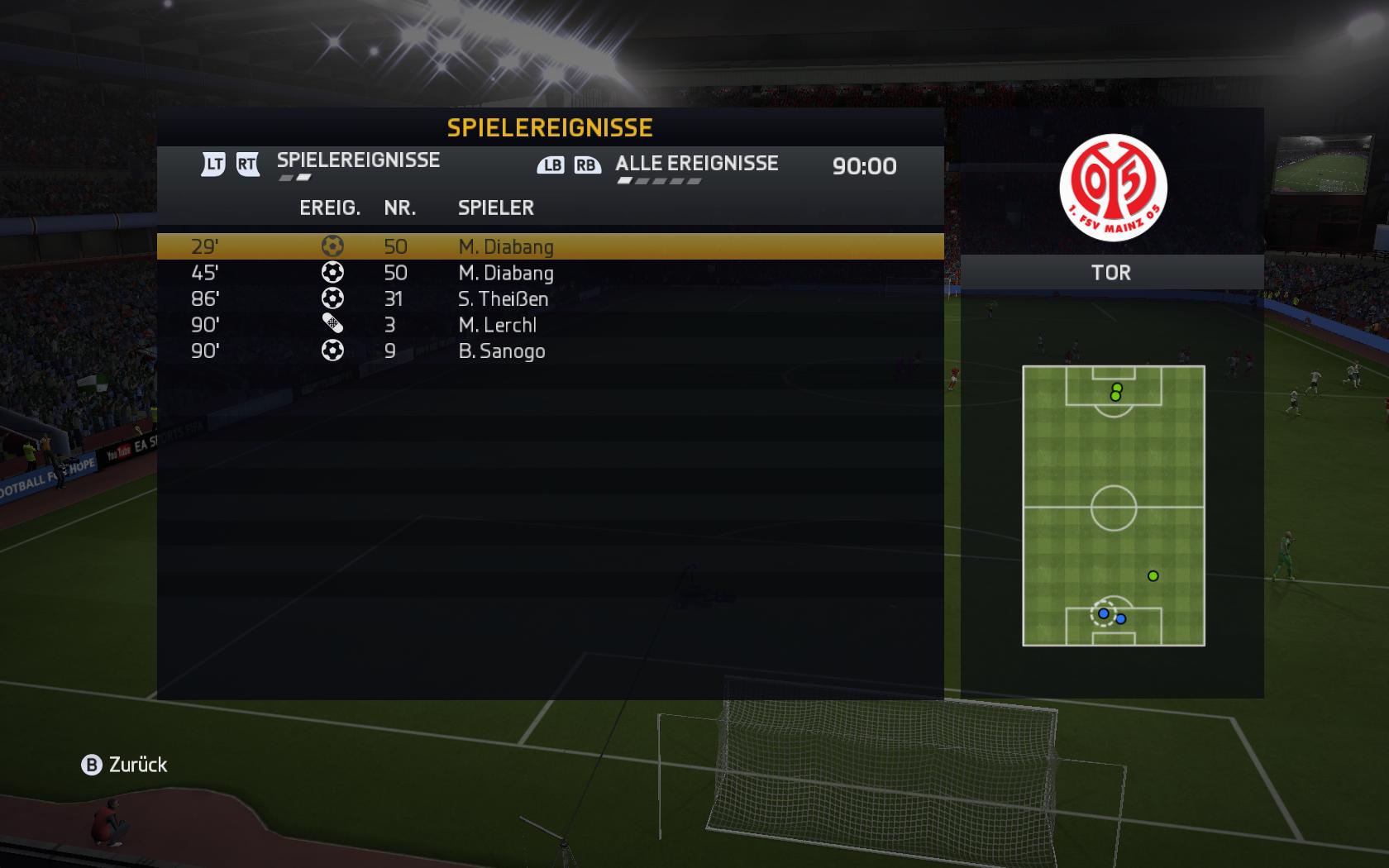Click the highlighted goal marker on pitch map
Image resolution: width=1389 pixels, height=868 pixels.
coord(1103,613)
